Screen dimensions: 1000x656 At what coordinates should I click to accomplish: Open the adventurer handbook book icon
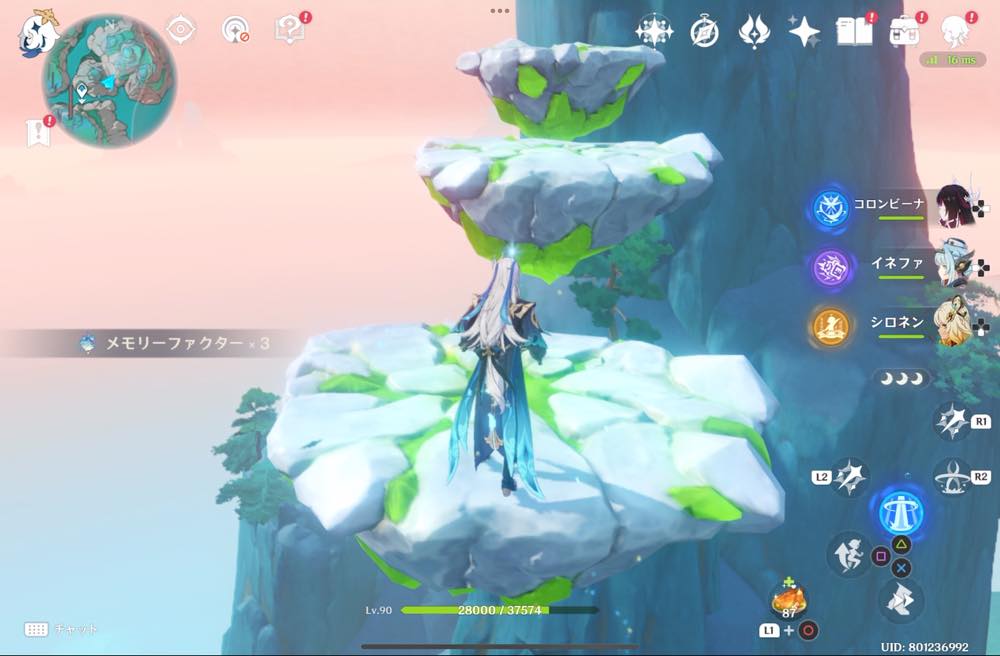point(855,32)
